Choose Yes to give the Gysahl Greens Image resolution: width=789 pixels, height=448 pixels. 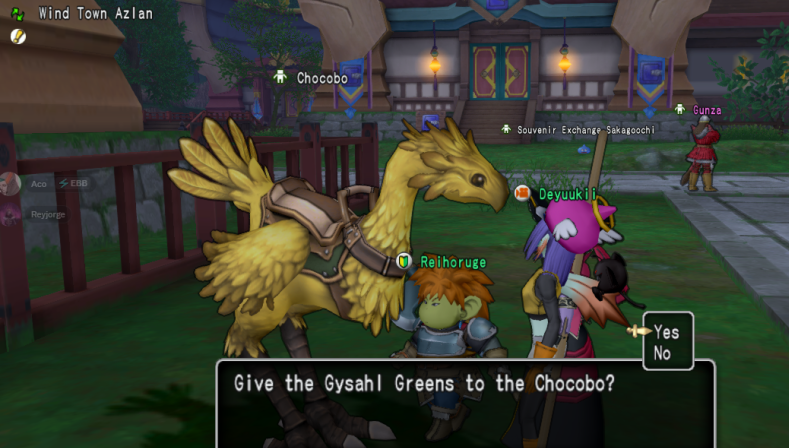(666, 333)
